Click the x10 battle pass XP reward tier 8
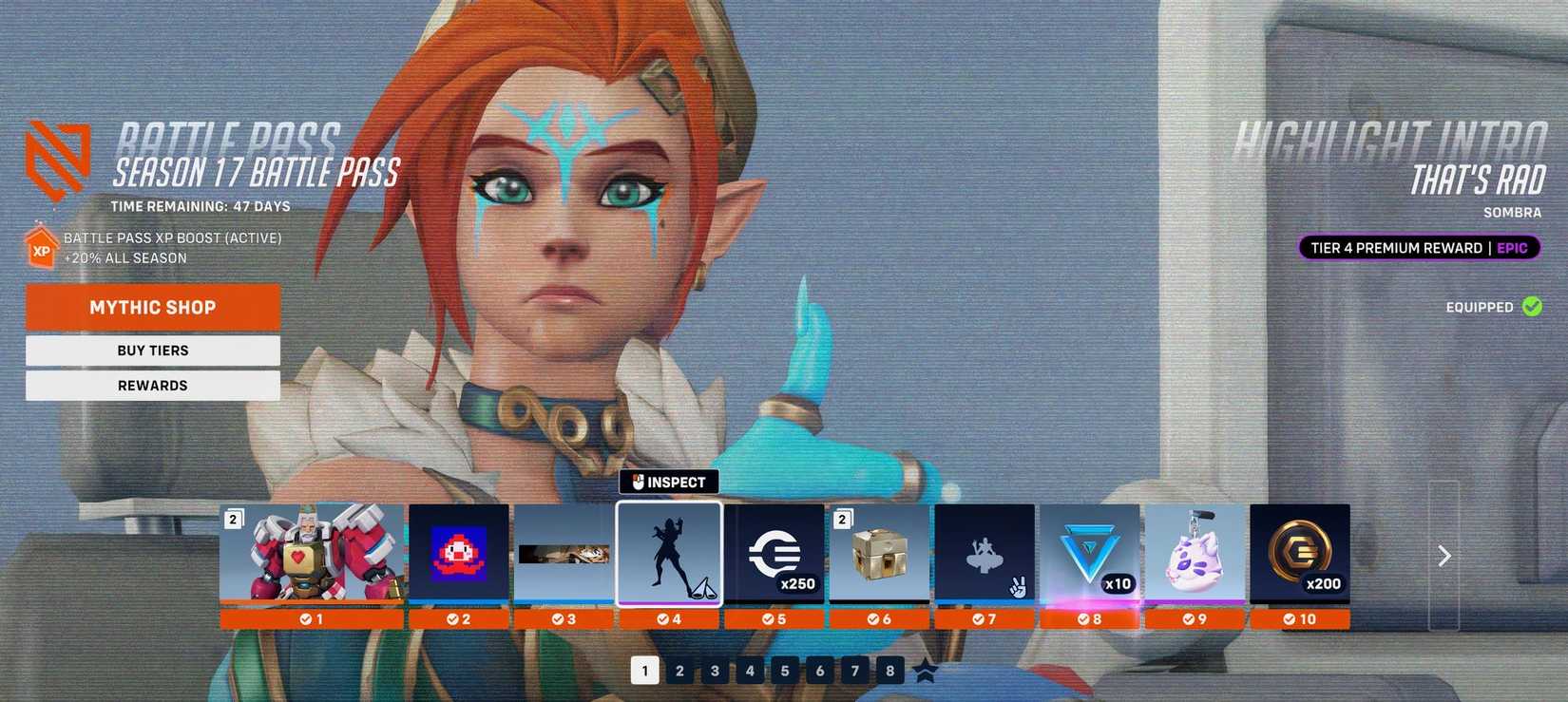 coord(1090,554)
